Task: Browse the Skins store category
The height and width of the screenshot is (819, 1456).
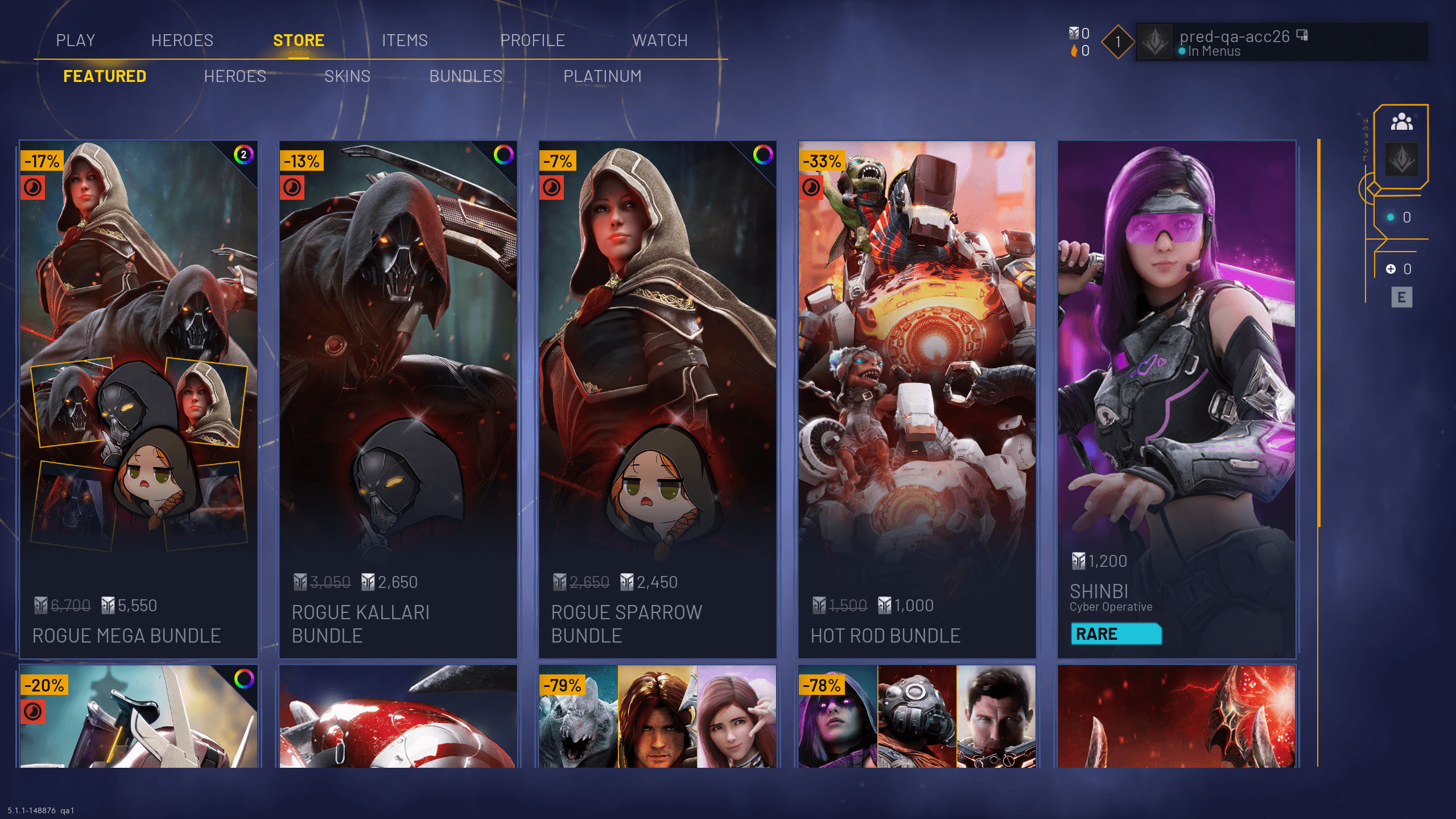Action: [x=347, y=76]
